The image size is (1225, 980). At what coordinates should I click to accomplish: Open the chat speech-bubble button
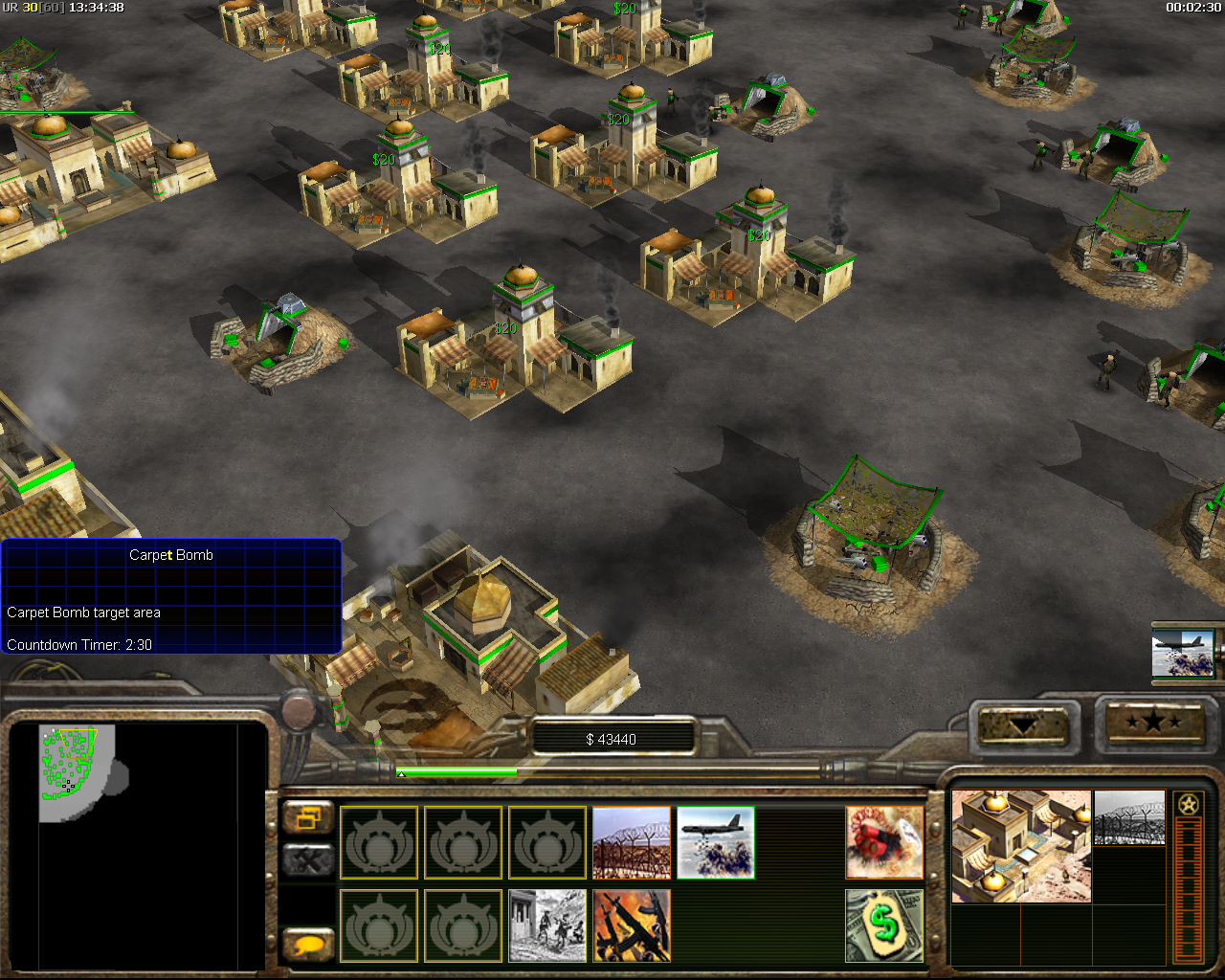click(x=308, y=945)
